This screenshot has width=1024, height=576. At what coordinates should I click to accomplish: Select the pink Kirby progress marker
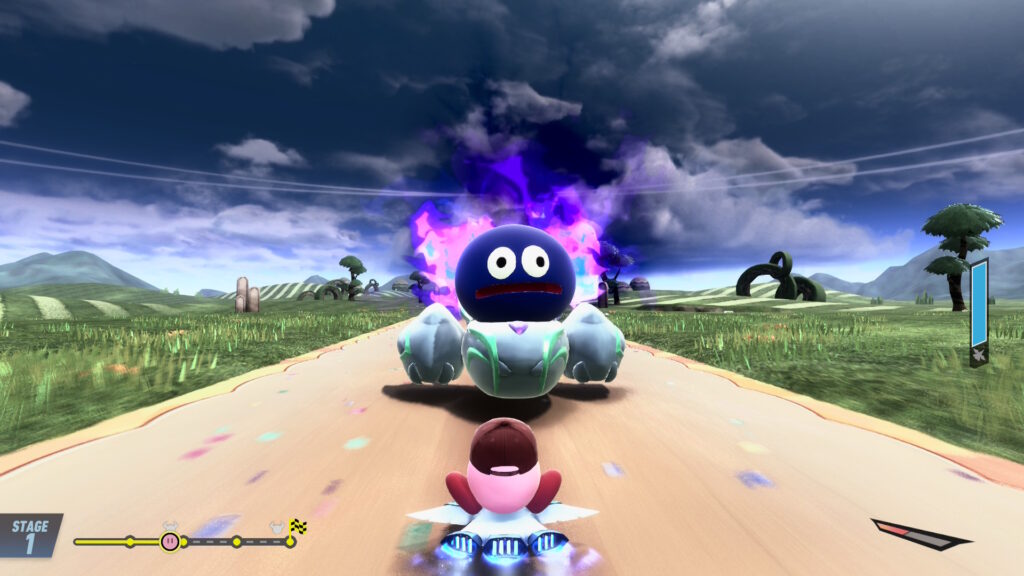pyautogui.click(x=170, y=541)
